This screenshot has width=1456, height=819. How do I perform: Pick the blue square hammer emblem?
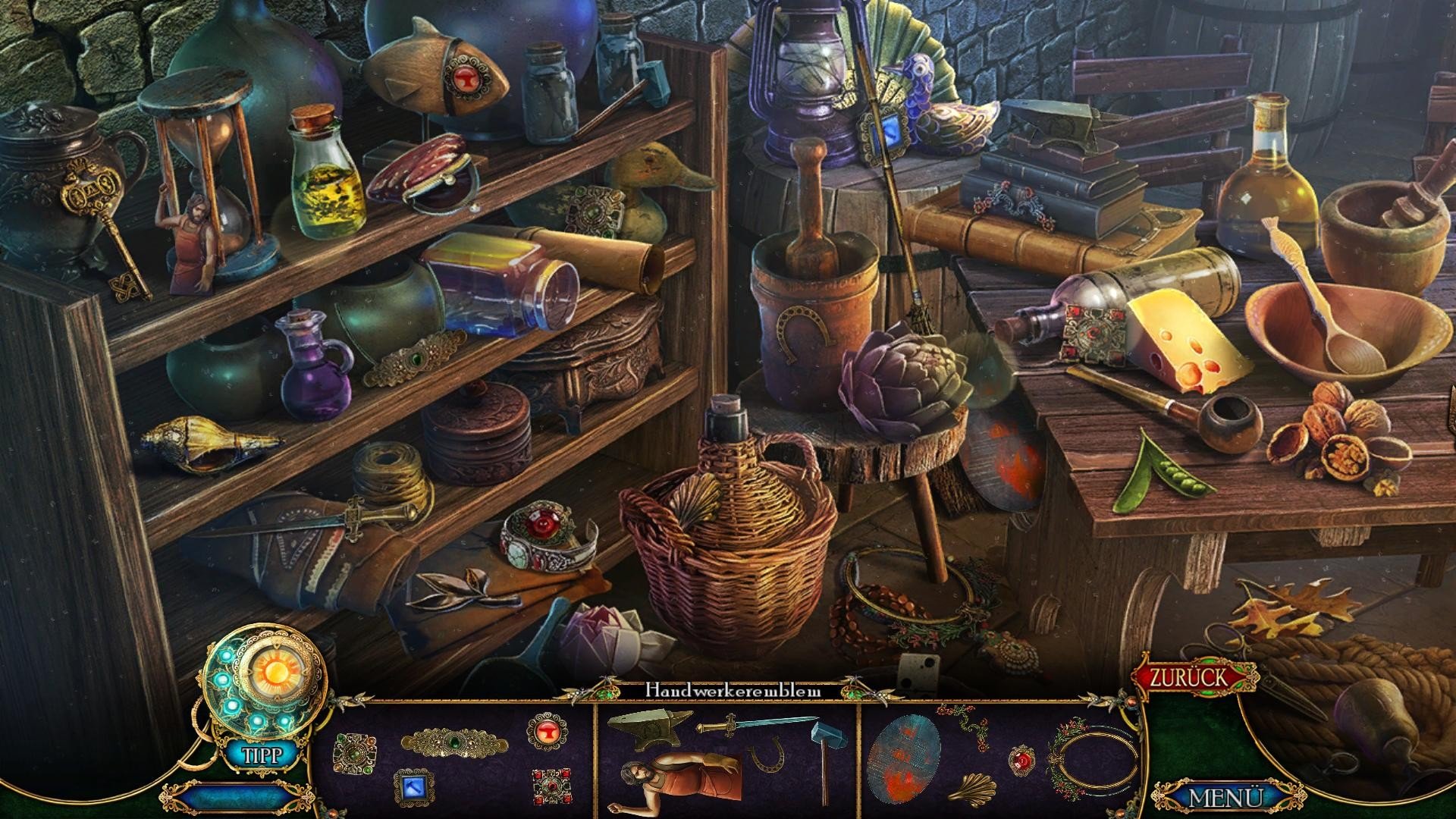413,786
